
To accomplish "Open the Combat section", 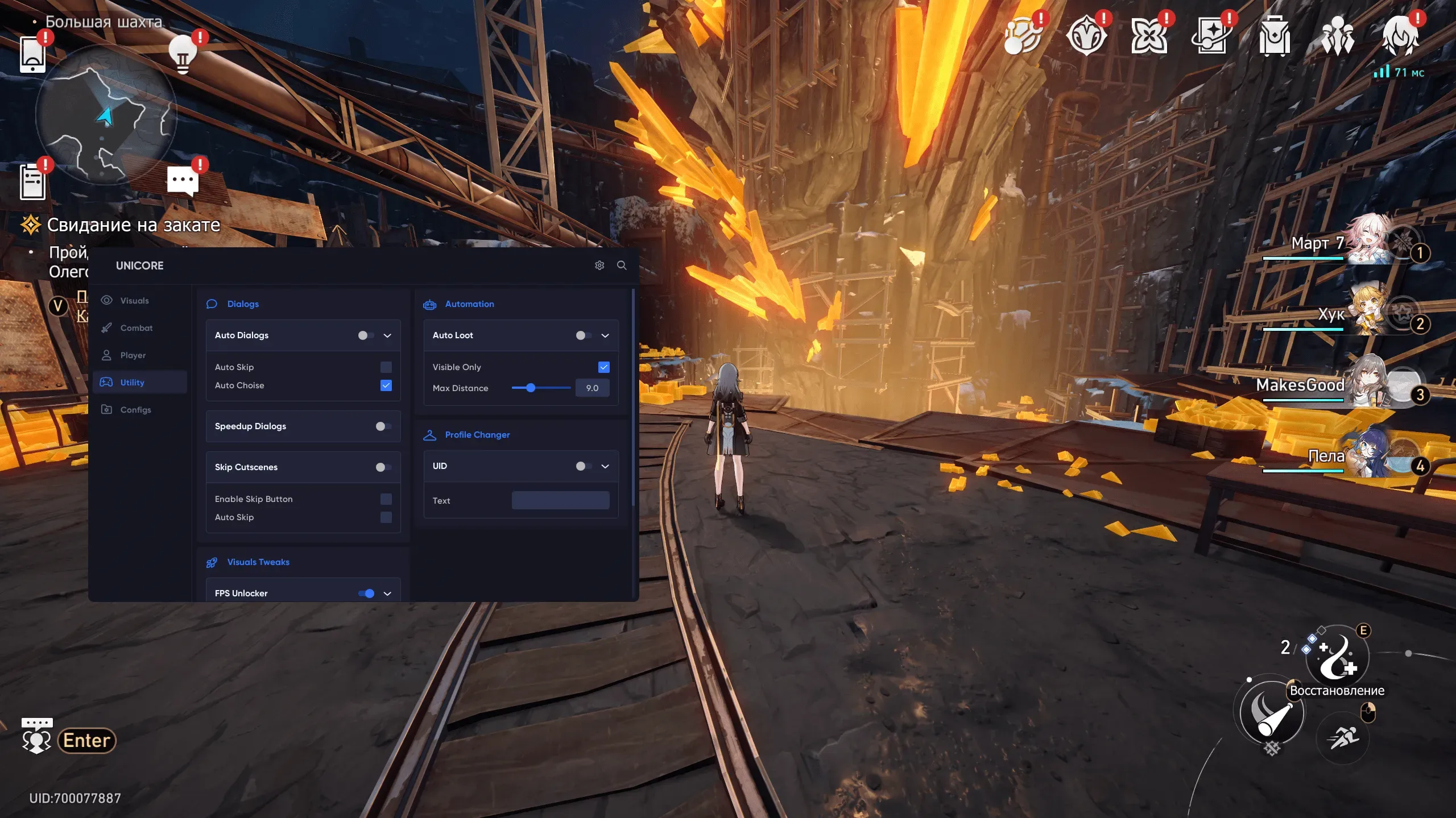I will (x=136, y=328).
